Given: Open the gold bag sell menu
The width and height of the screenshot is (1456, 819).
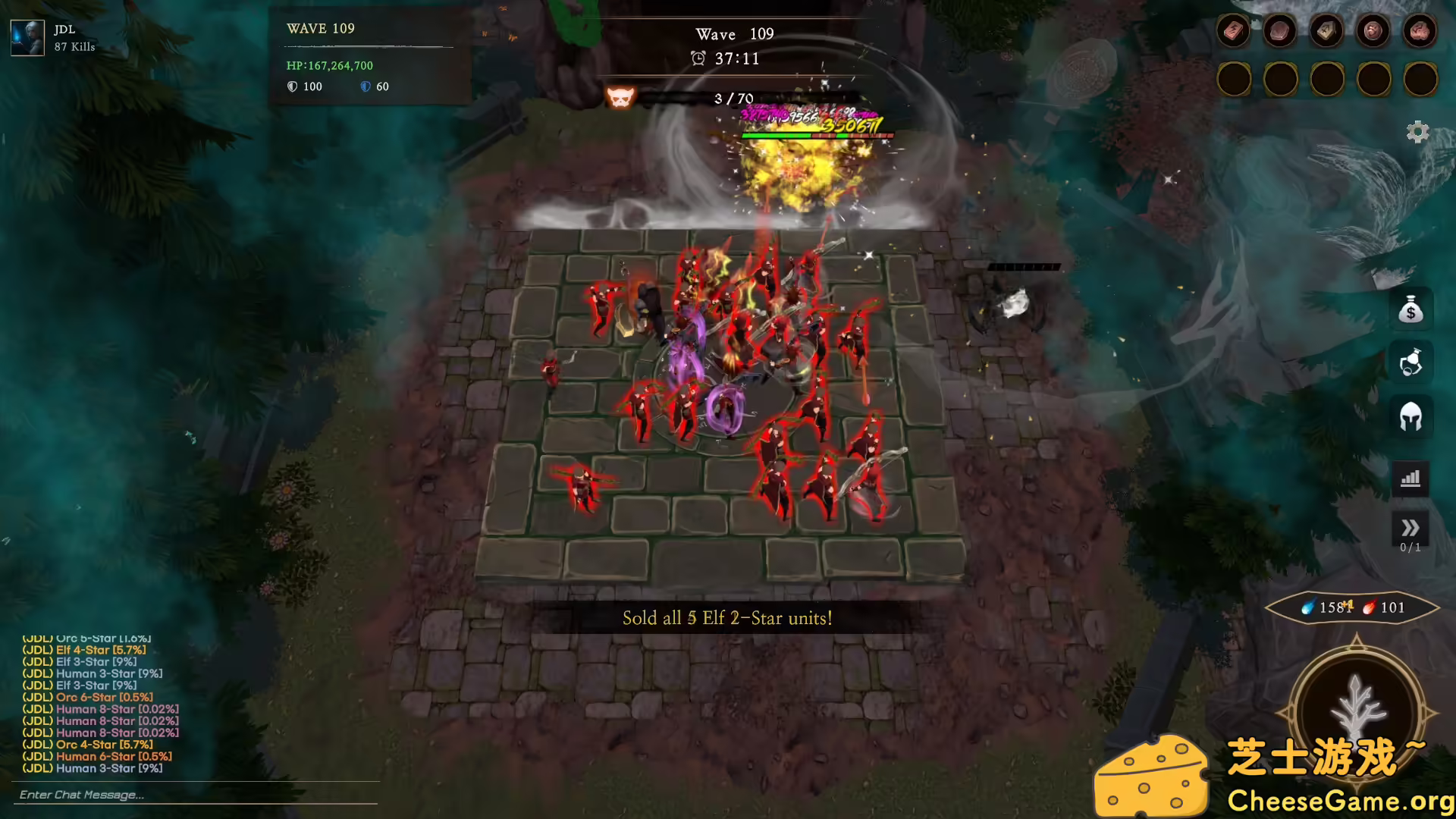Looking at the screenshot, I should 1410,311.
